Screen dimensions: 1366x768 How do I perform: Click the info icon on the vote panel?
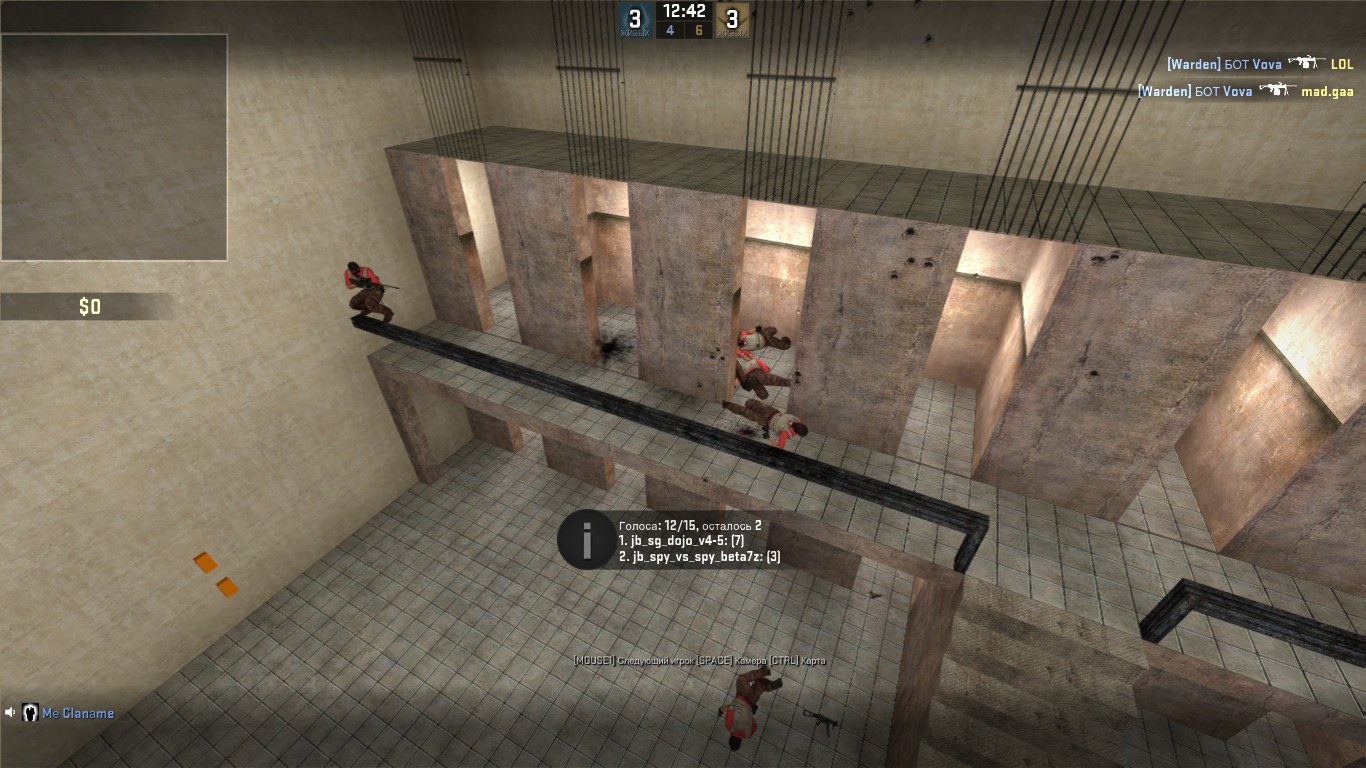click(x=586, y=540)
